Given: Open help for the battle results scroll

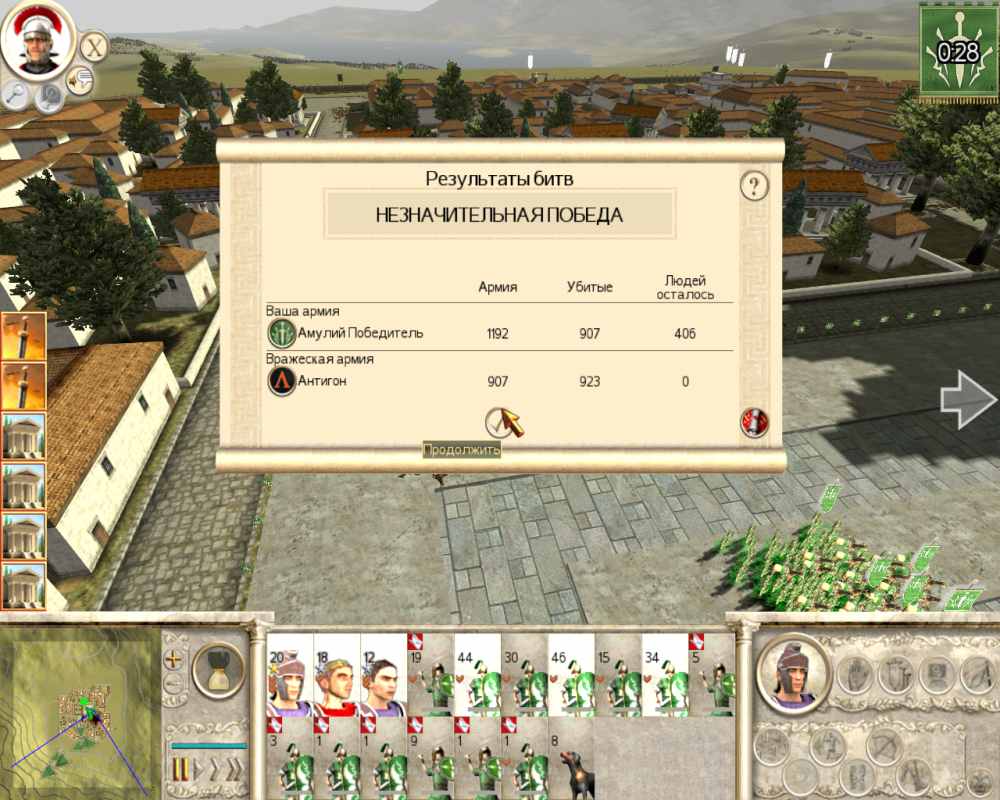Looking at the screenshot, I should click(753, 186).
